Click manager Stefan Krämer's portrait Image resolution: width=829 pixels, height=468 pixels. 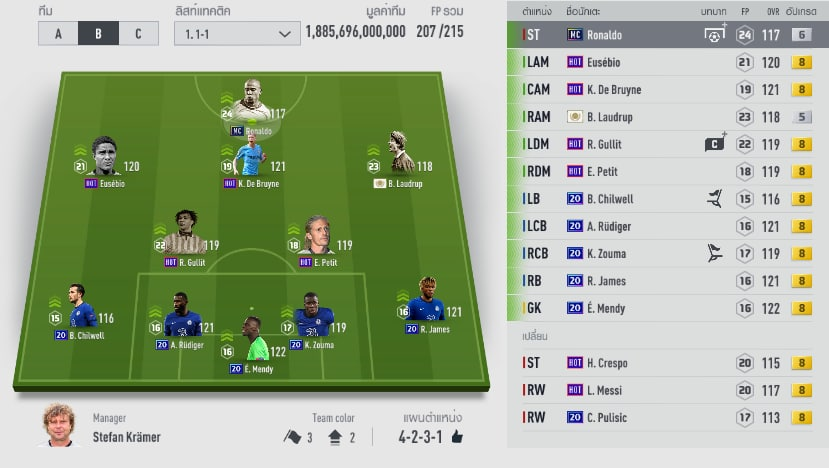pyautogui.click(x=61, y=425)
